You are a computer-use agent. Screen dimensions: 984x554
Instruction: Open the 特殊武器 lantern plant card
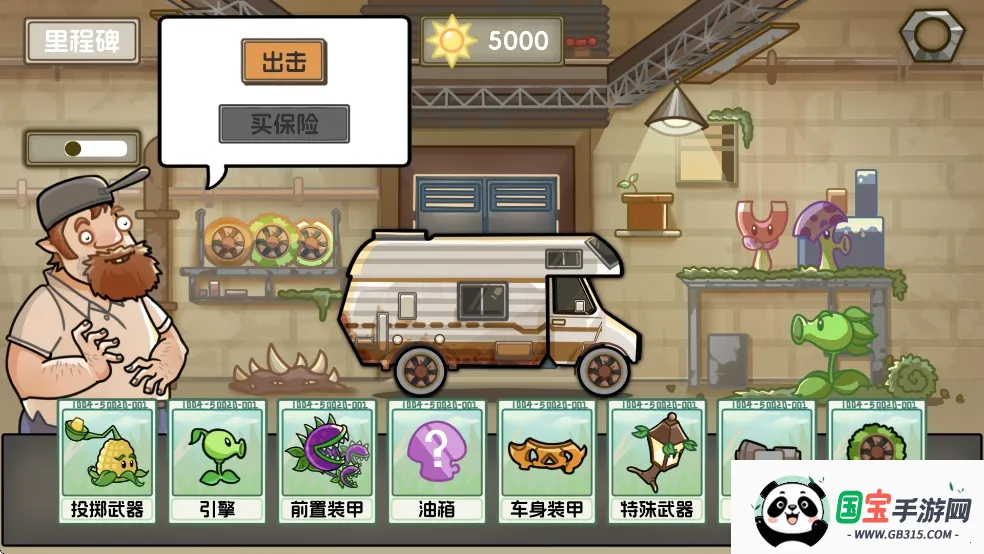(x=656, y=461)
